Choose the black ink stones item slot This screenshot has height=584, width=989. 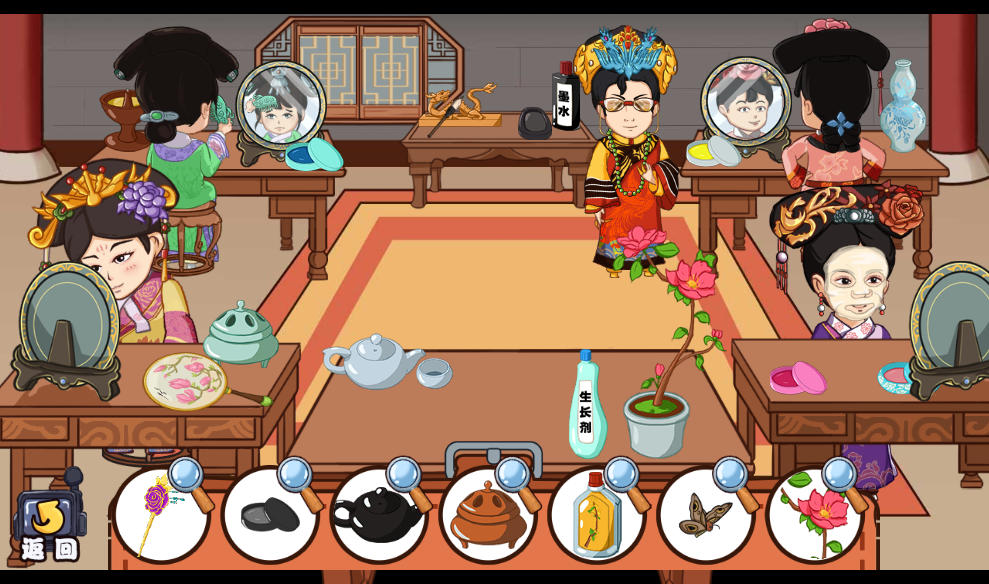point(269,515)
